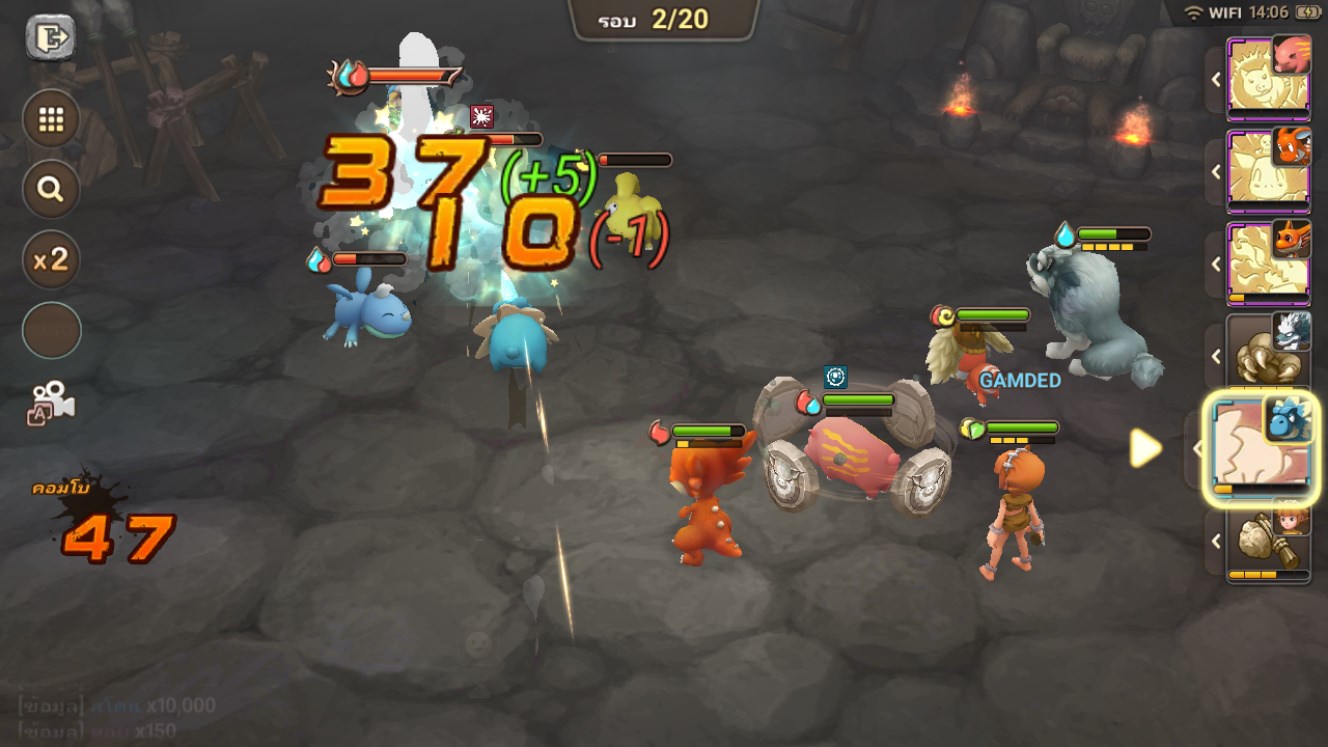Toggle the auto camera mode icon
The width and height of the screenshot is (1328, 747).
(x=51, y=401)
